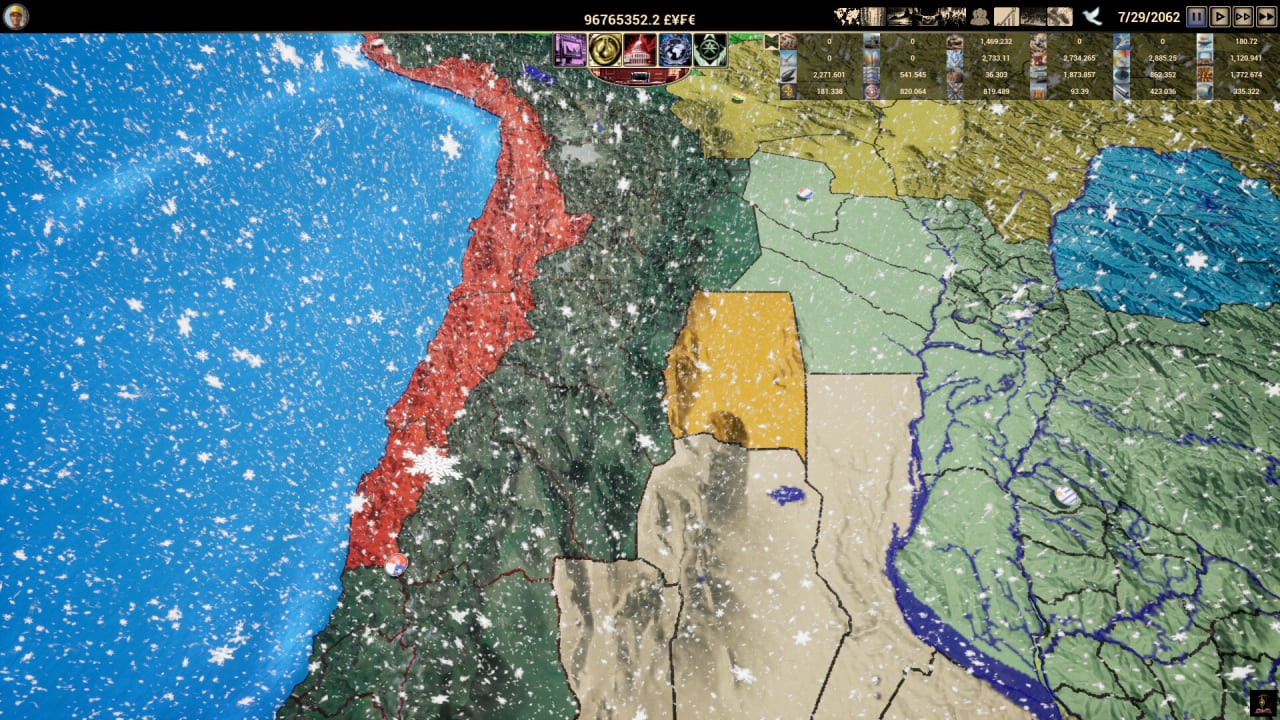The height and width of the screenshot is (720, 1280).
Task: Open the blue globe diplomacy icon
Action: click(675, 49)
